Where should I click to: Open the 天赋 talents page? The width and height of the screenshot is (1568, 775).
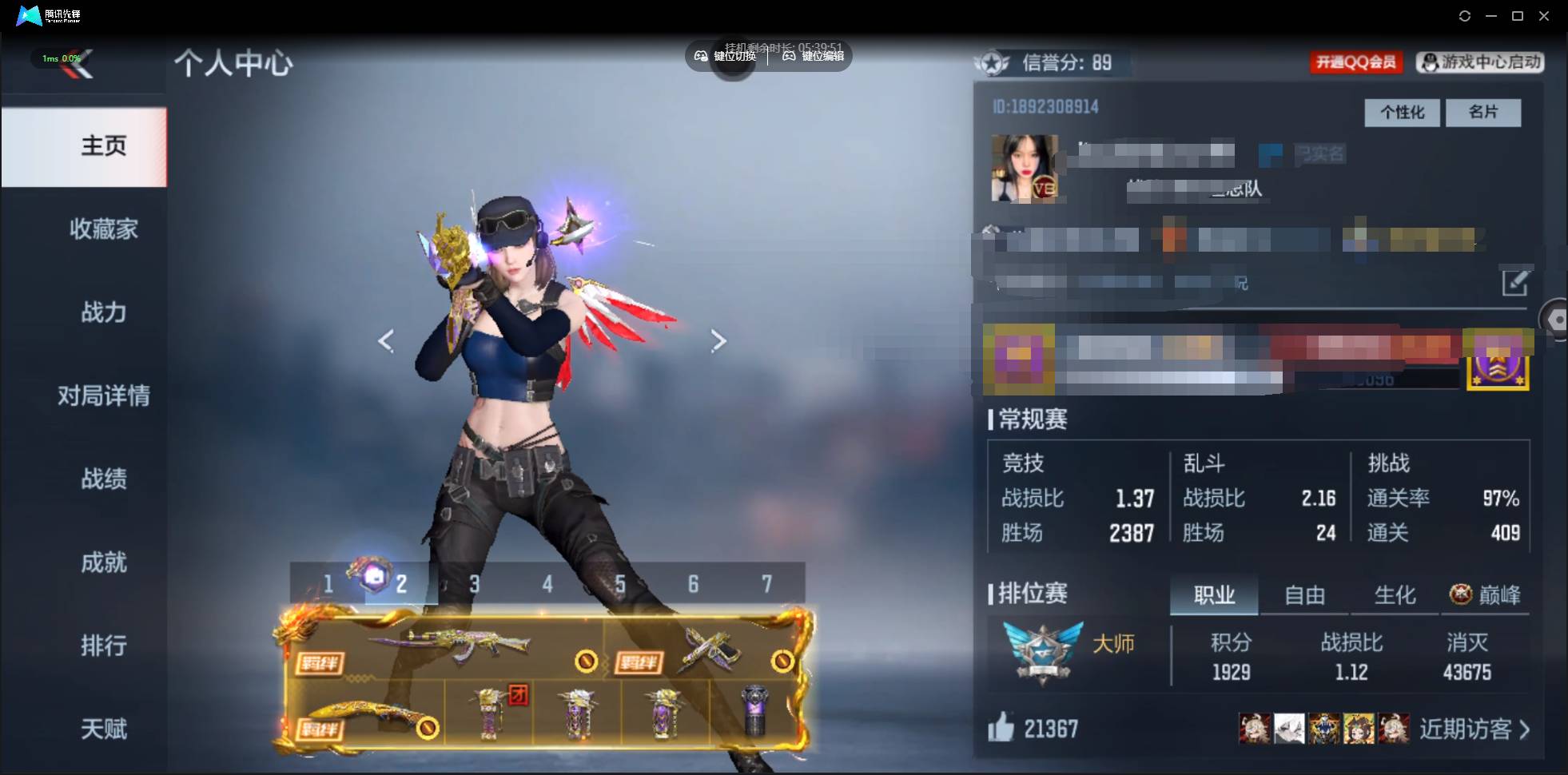[x=103, y=729]
